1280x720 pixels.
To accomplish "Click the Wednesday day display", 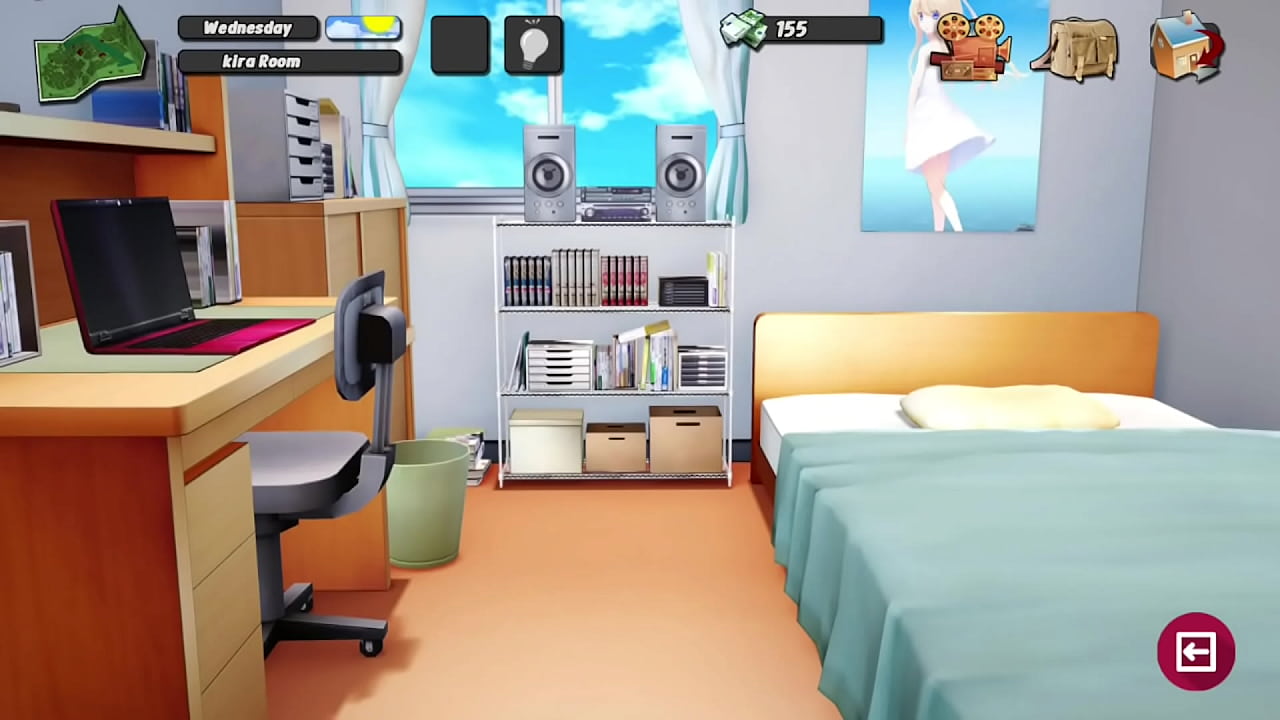I will coord(246,27).
